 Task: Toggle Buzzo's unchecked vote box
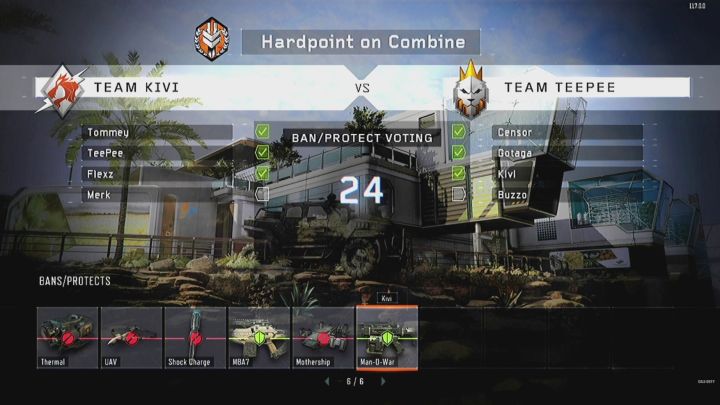tap(458, 194)
